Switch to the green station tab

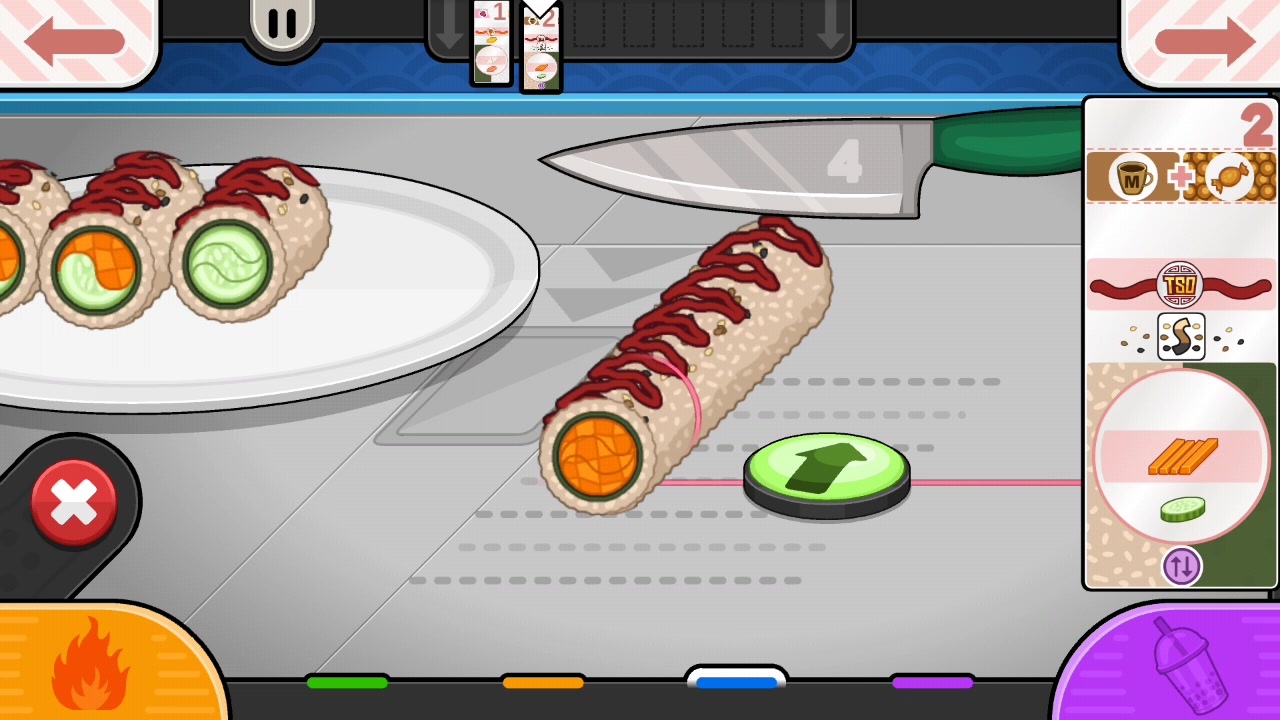pyautogui.click(x=346, y=683)
